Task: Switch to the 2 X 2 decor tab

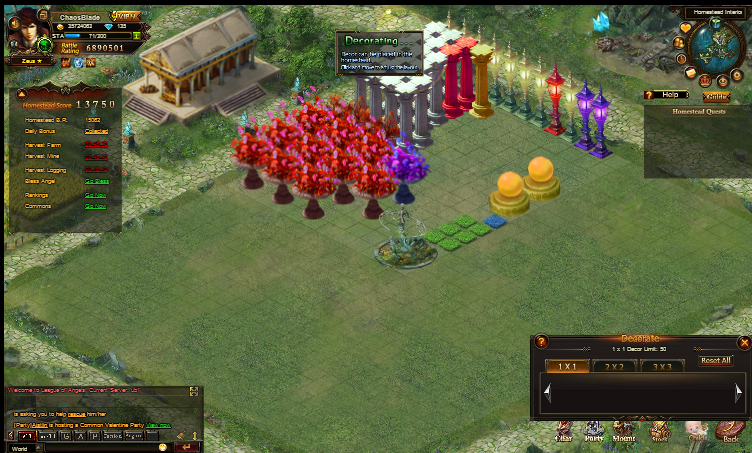Action: (615, 366)
